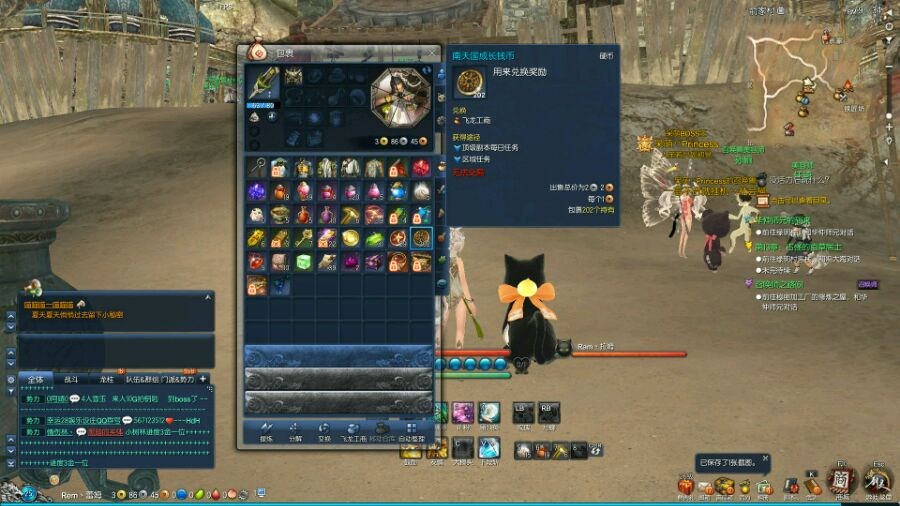900x506 pixels.
Task: Activate the purple skill icon on the hotbar
Action: 463,412
